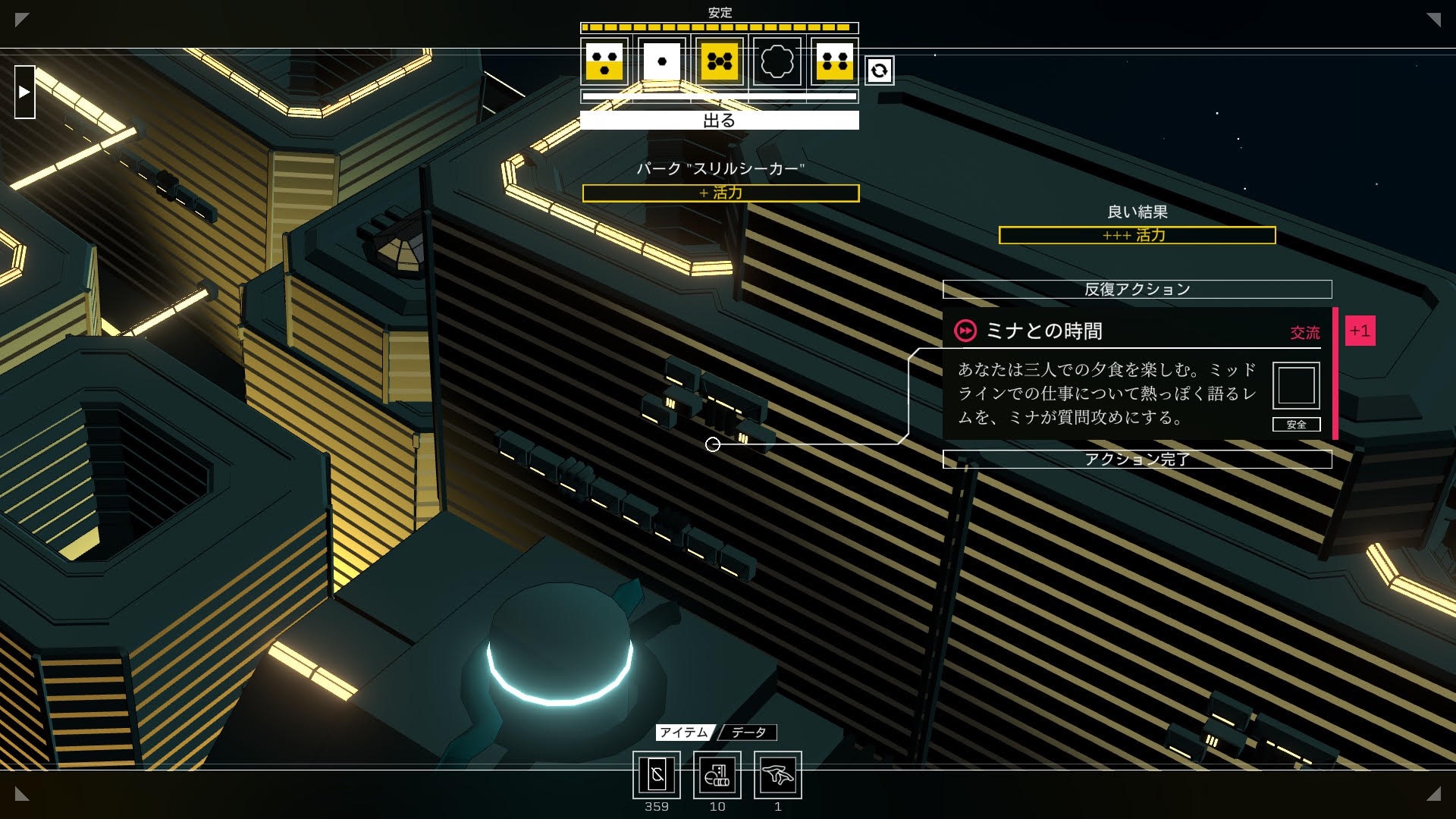Click the pink +1 badge
Image resolution: width=1456 pixels, height=819 pixels.
(1360, 331)
